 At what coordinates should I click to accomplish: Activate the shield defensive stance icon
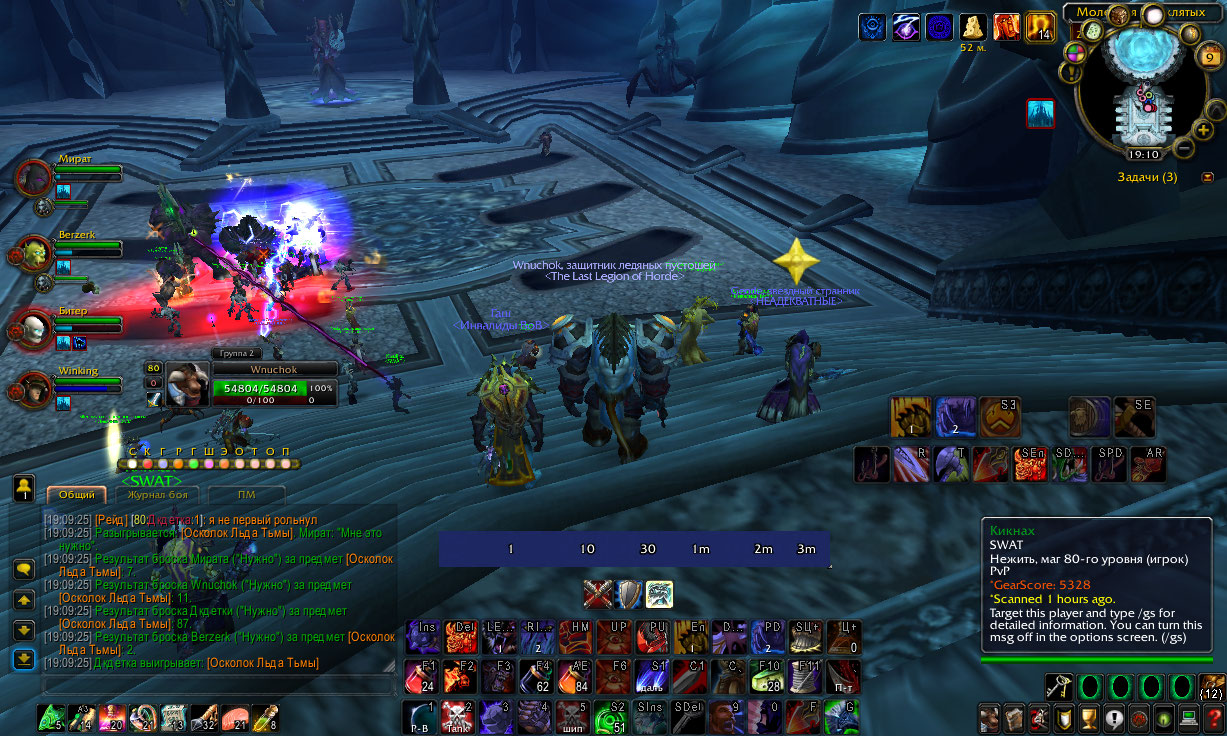628,594
